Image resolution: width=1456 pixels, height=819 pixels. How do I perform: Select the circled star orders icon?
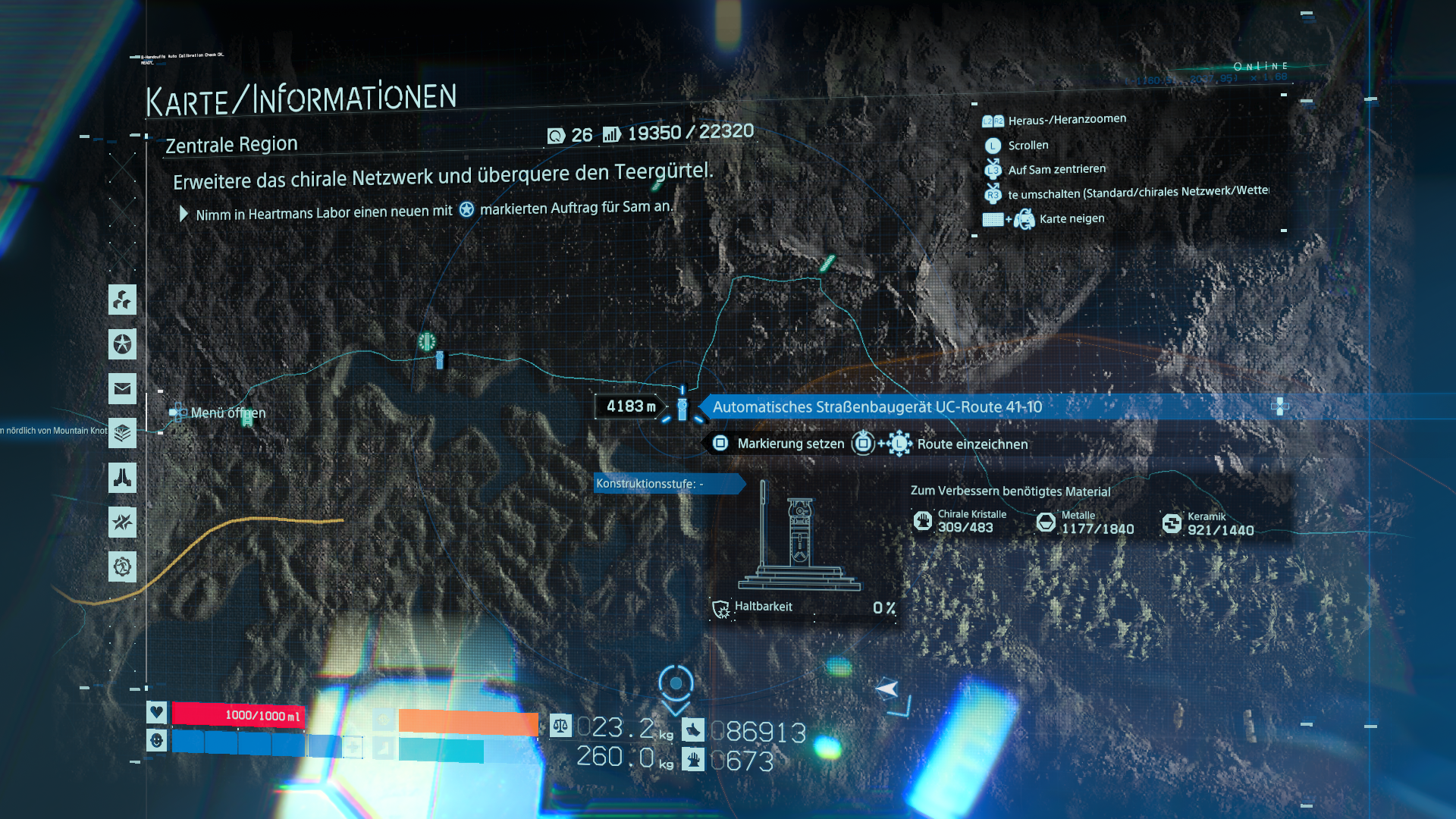point(122,344)
